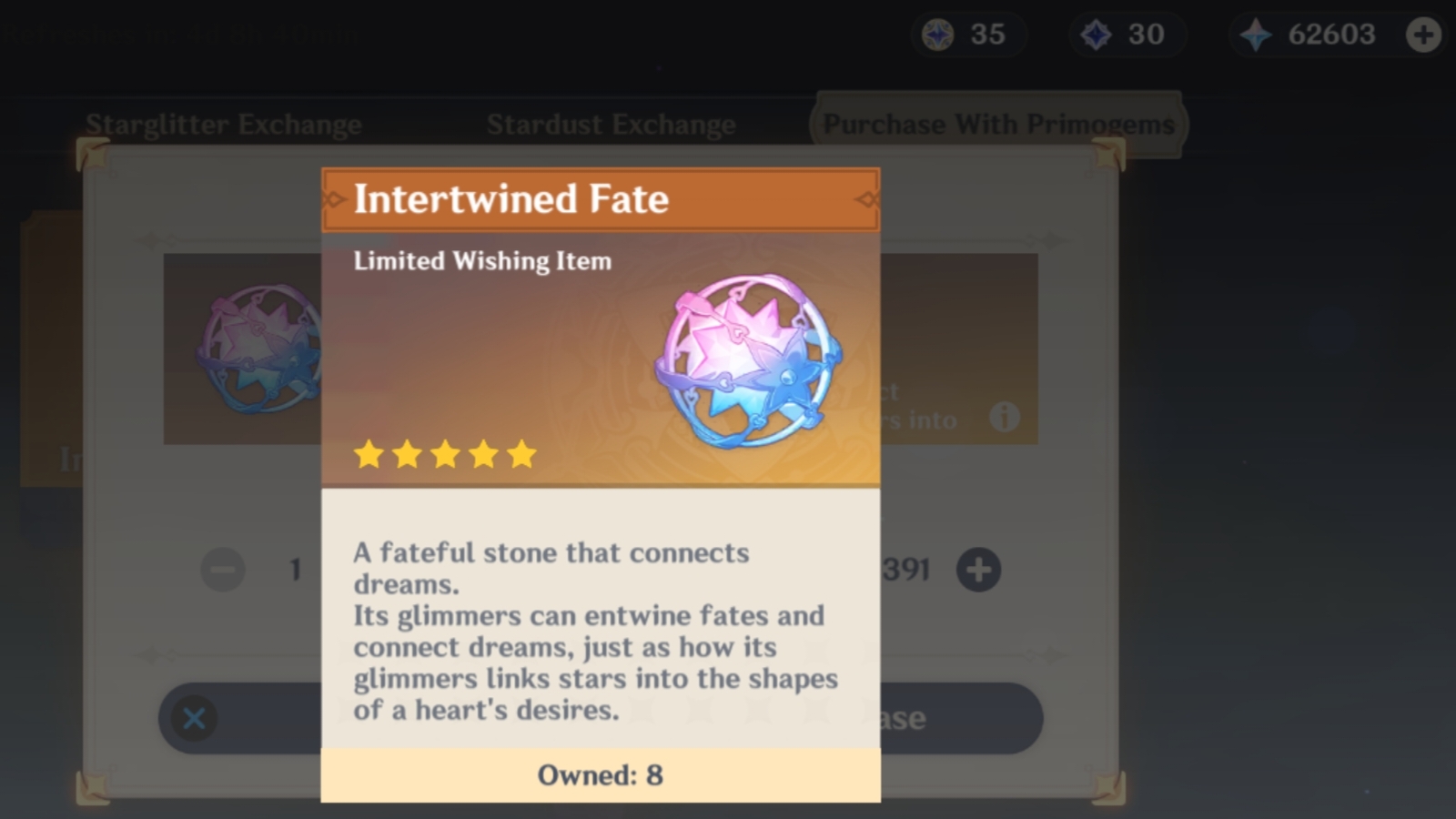Decrease purchase quantity with the minus button
The height and width of the screenshot is (819, 1456).
221,570
